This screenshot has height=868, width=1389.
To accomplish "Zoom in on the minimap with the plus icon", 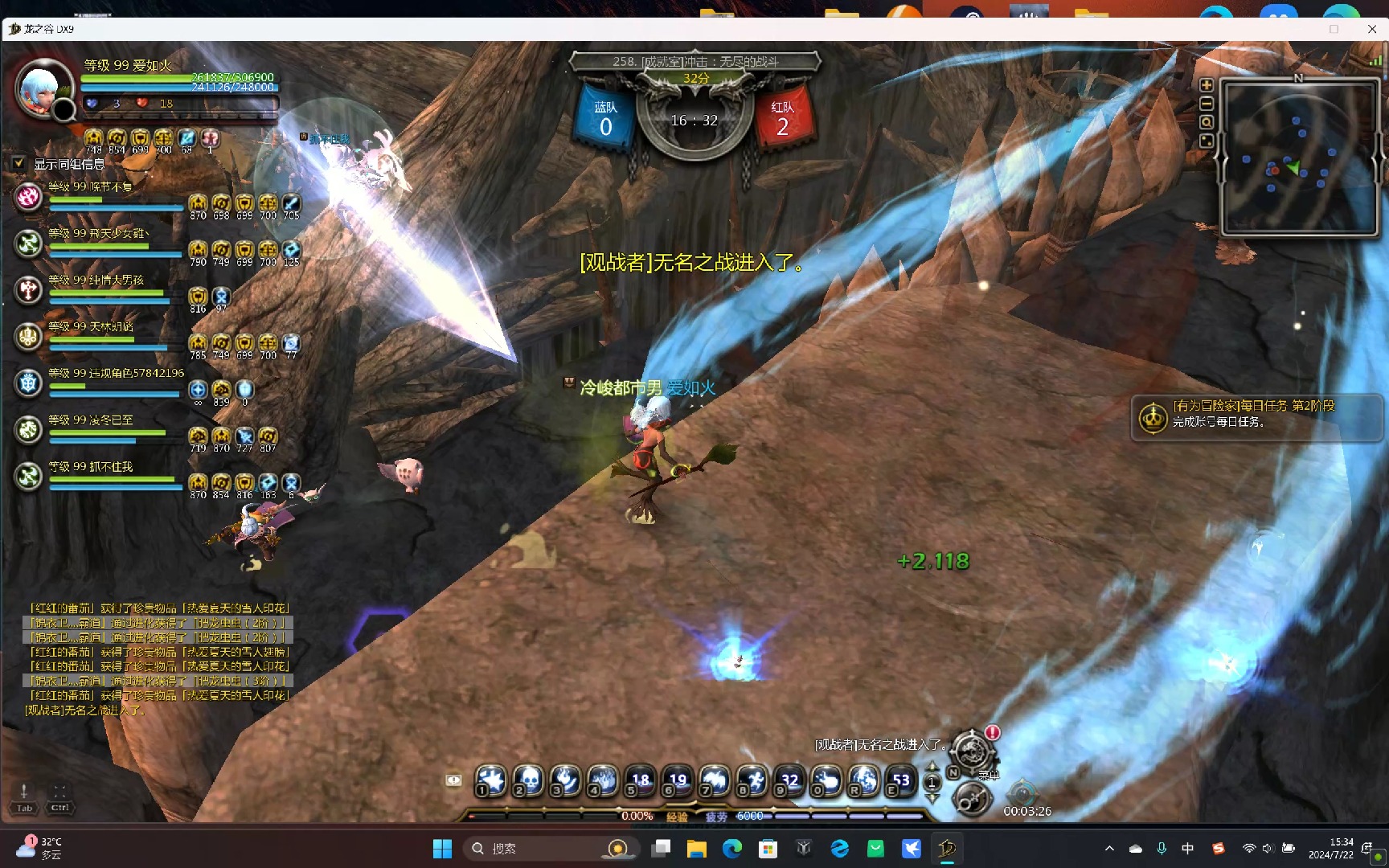I will click(x=1207, y=84).
